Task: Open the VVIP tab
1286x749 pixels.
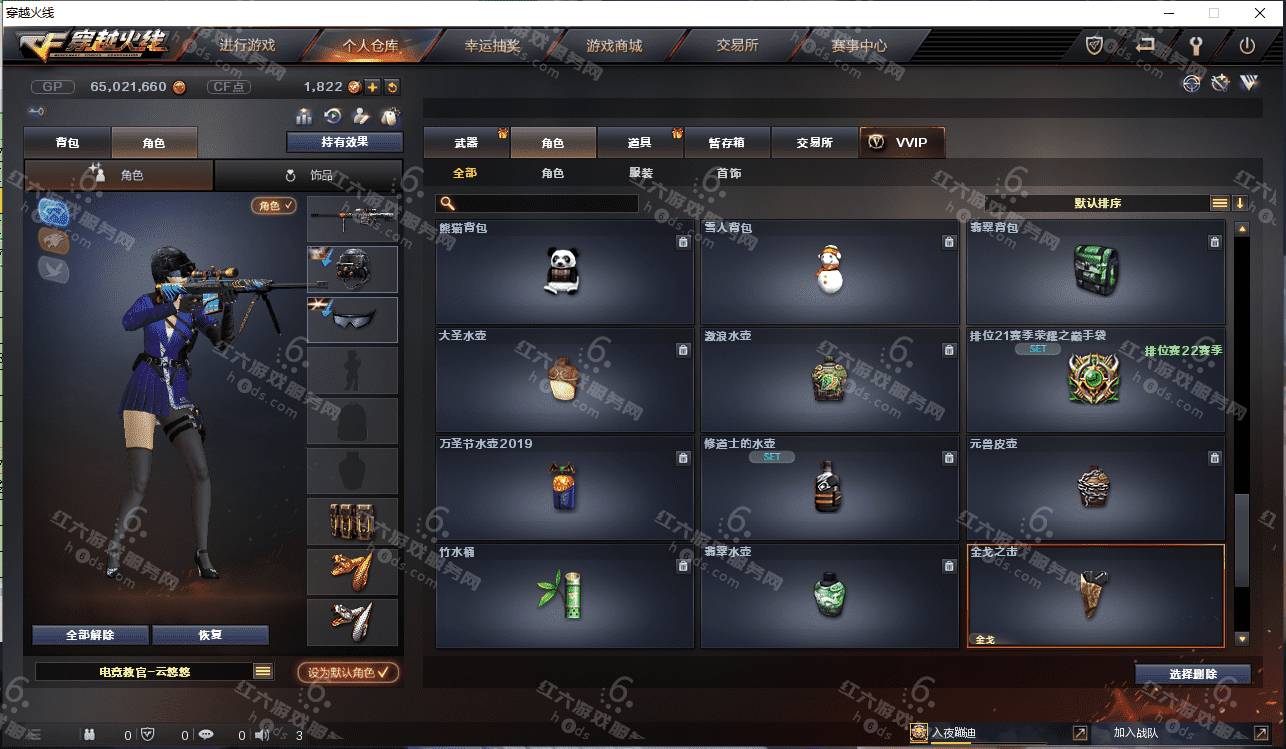Action: coord(901,143)
